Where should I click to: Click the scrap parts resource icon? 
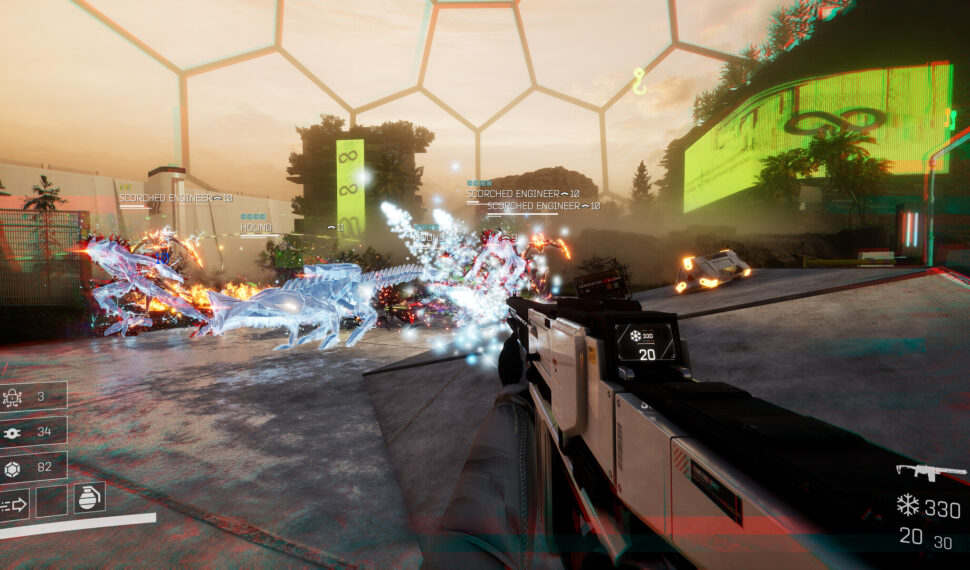coord(13,432)
